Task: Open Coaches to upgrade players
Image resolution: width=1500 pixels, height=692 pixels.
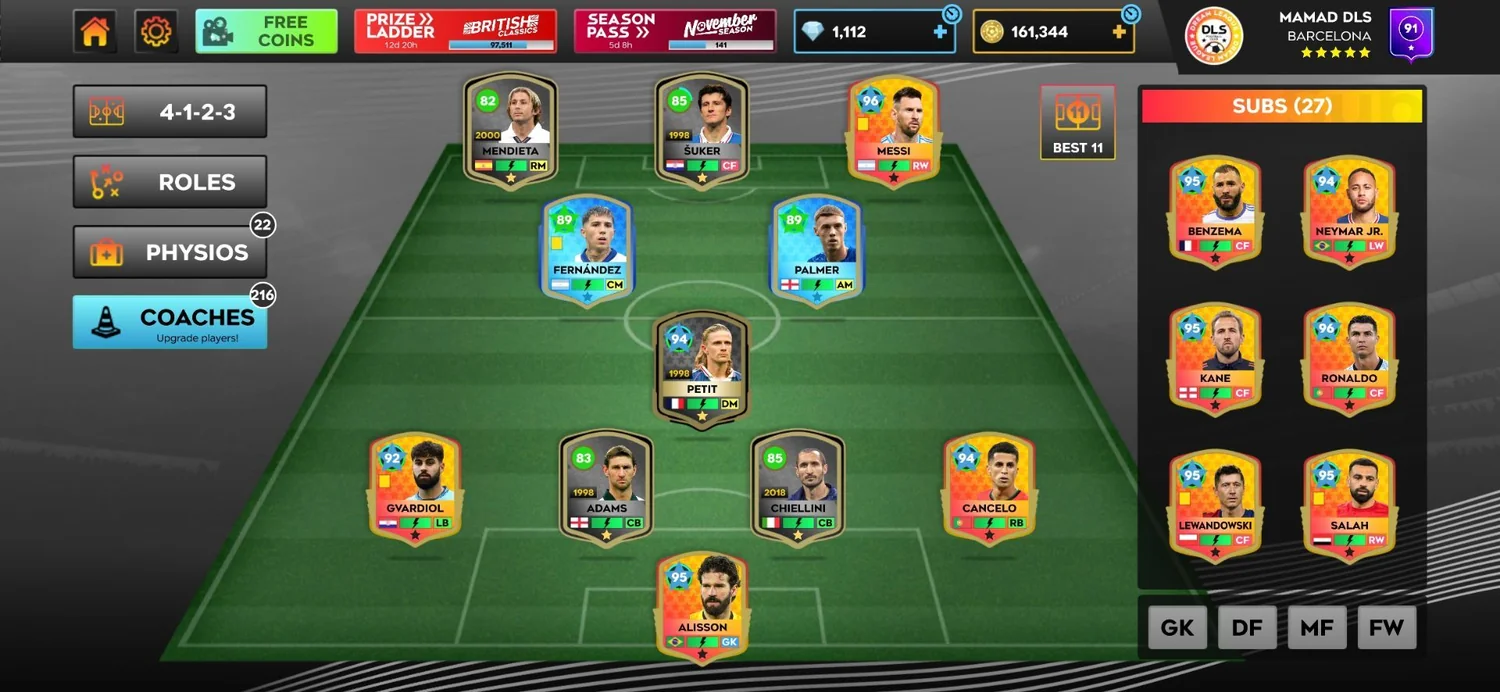Action: click(x=170, y=322)
